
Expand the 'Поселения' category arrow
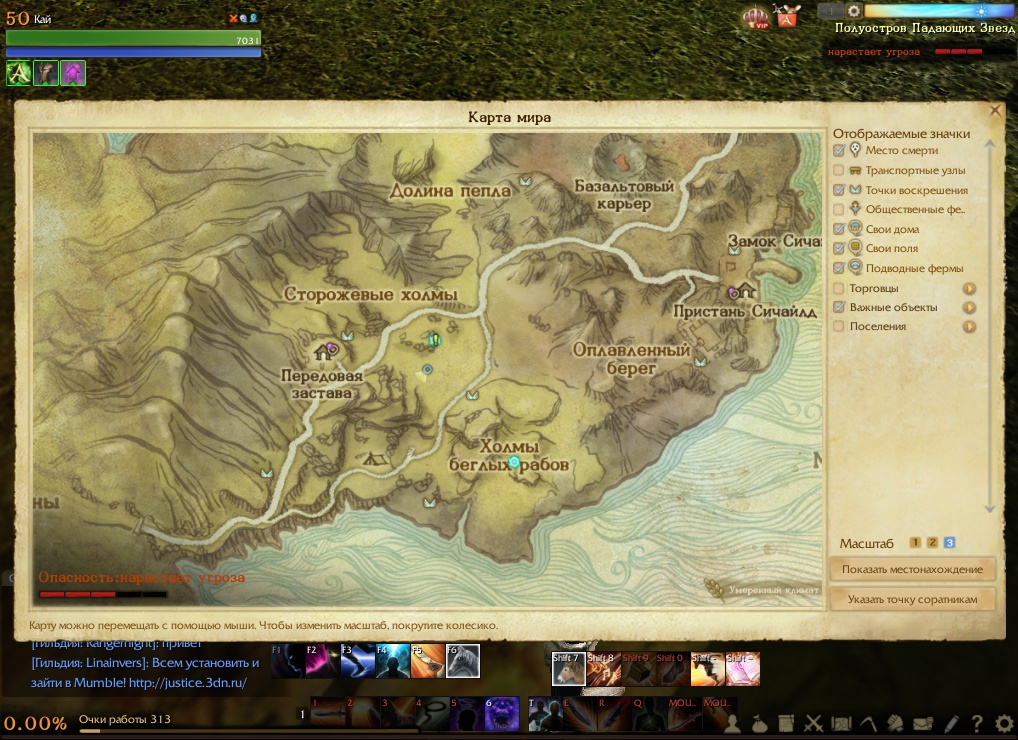[x=969, y=327]
